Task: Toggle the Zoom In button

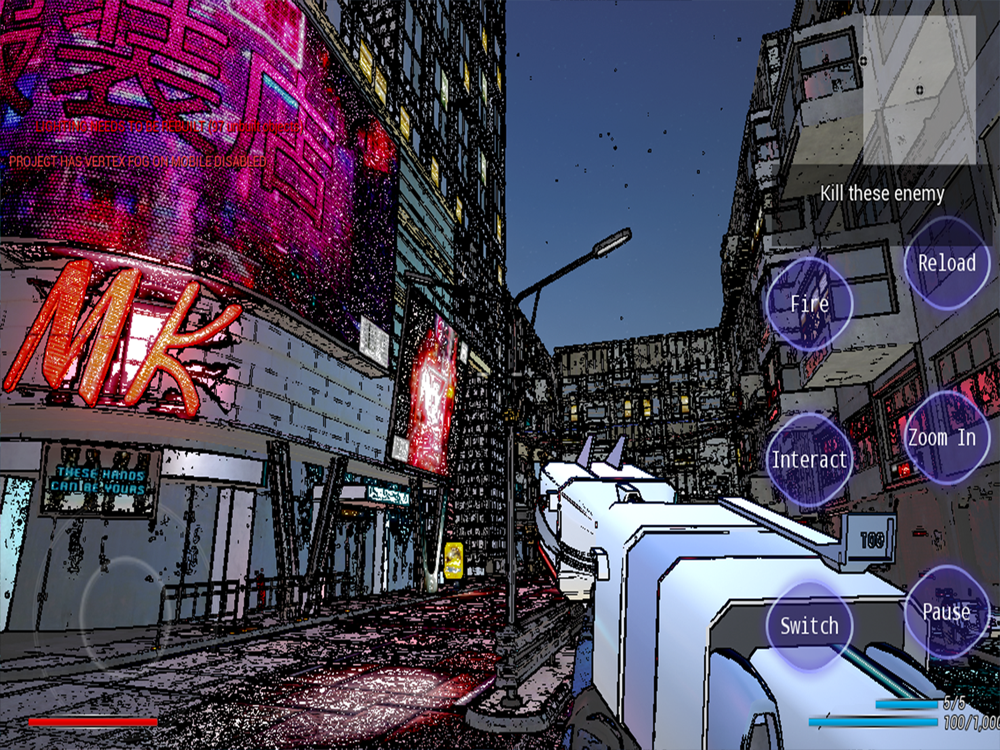Action: pos(942,438)
